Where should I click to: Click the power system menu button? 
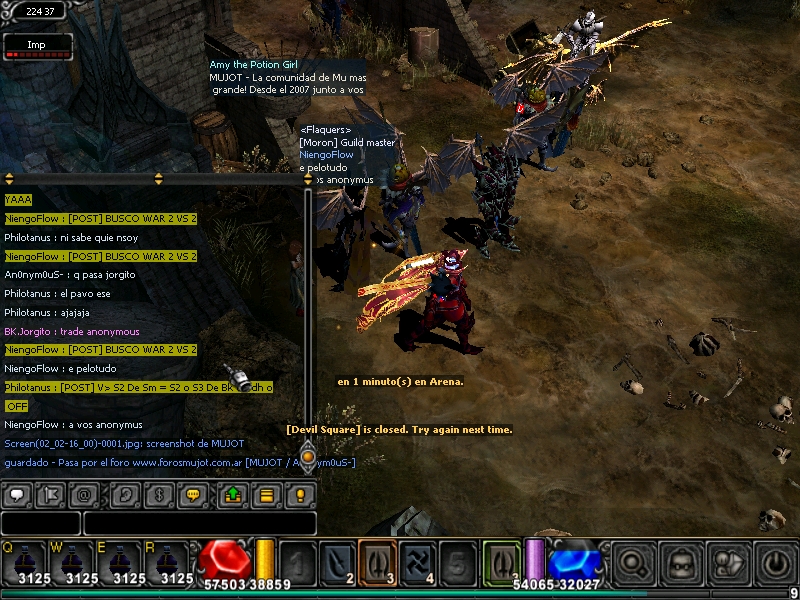[777, 563]
